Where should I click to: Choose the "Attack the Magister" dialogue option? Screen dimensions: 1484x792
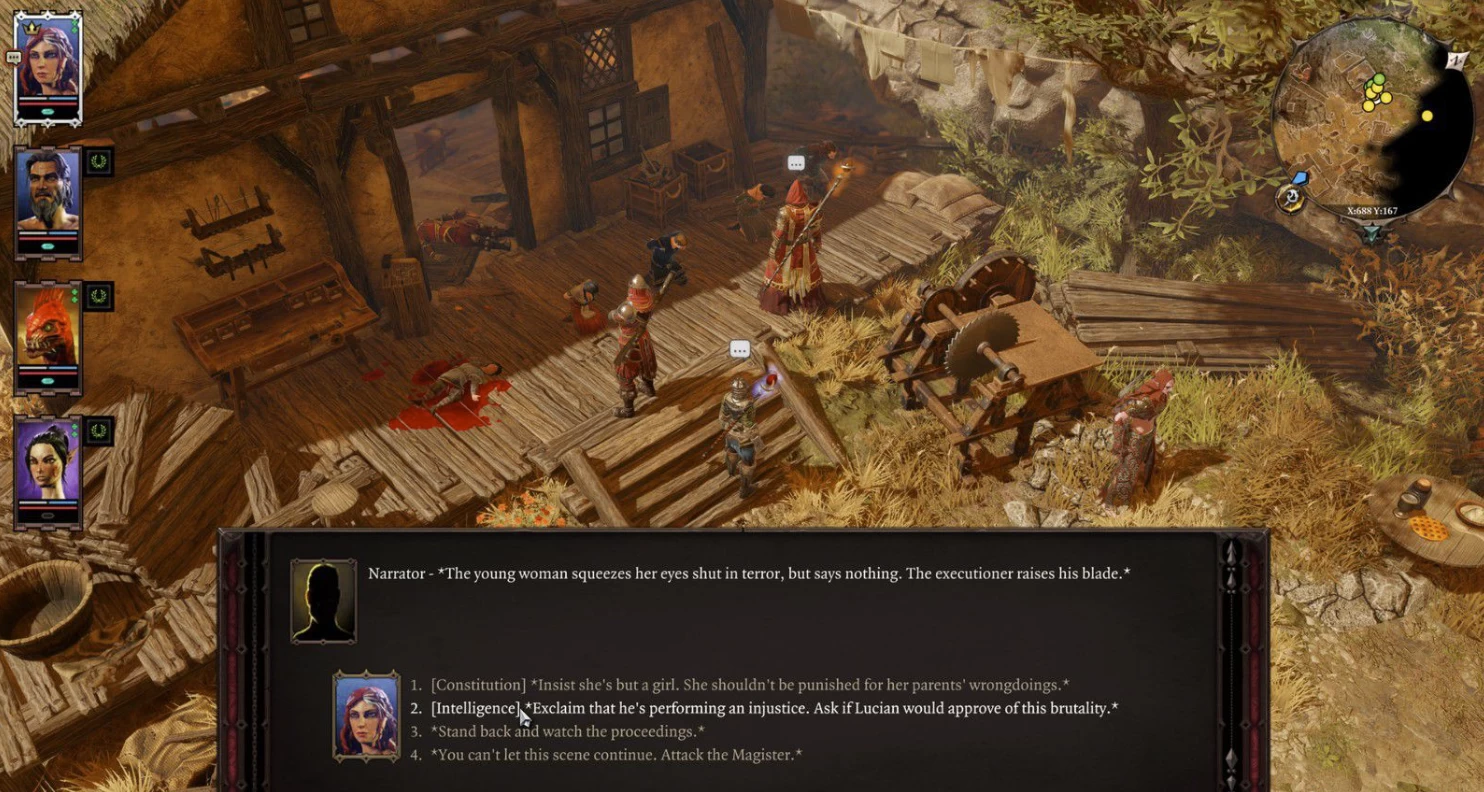click(616, 754)
